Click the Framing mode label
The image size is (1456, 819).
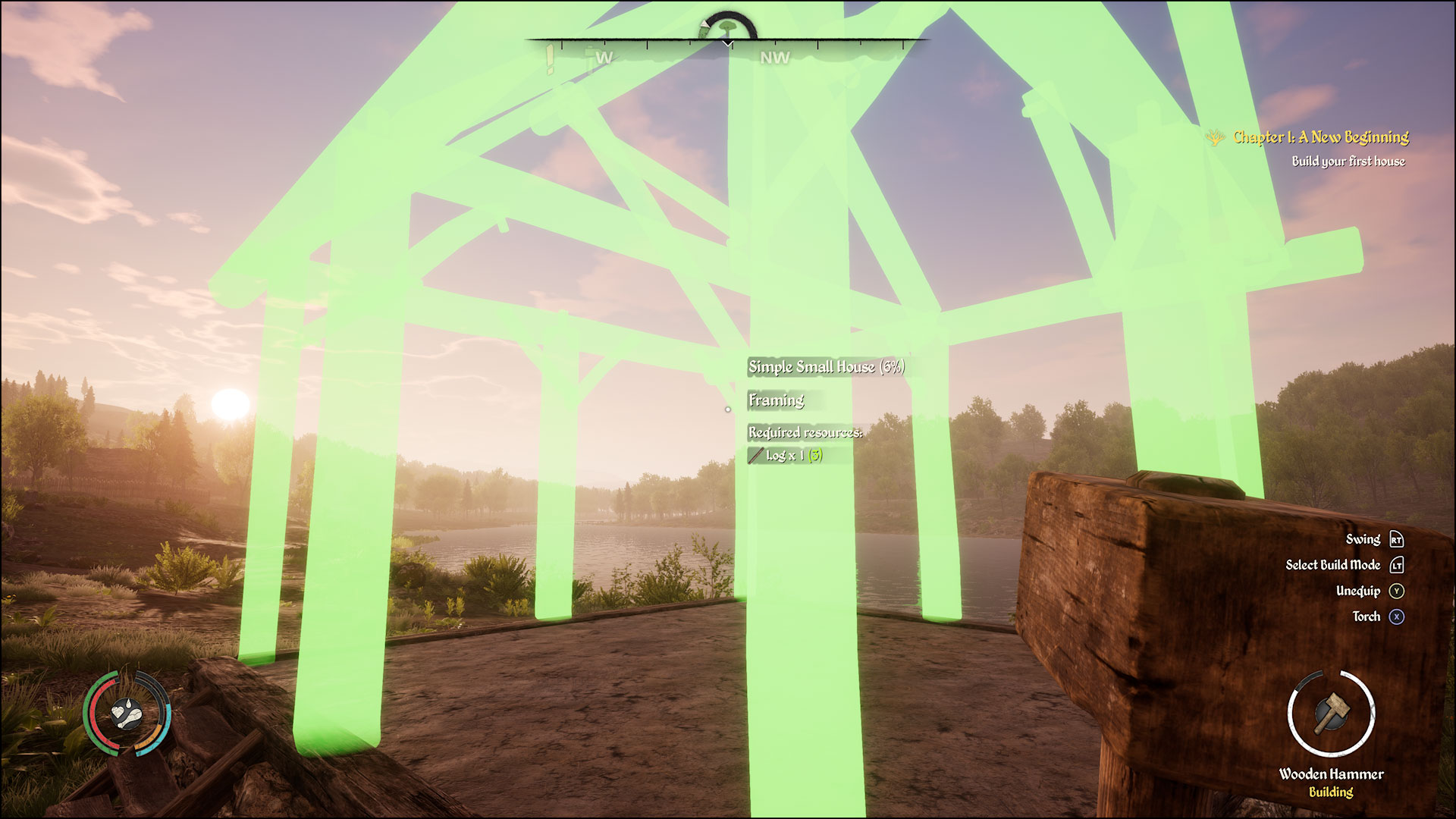click(x=775, y=400)
